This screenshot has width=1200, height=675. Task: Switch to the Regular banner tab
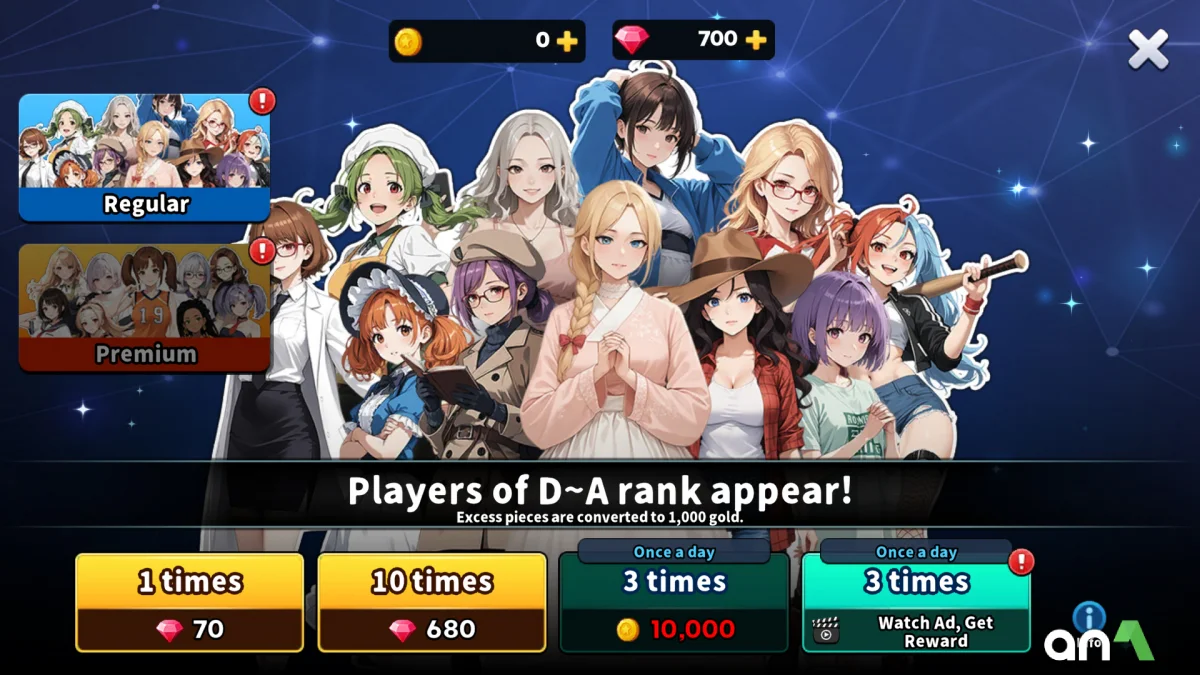145,157
